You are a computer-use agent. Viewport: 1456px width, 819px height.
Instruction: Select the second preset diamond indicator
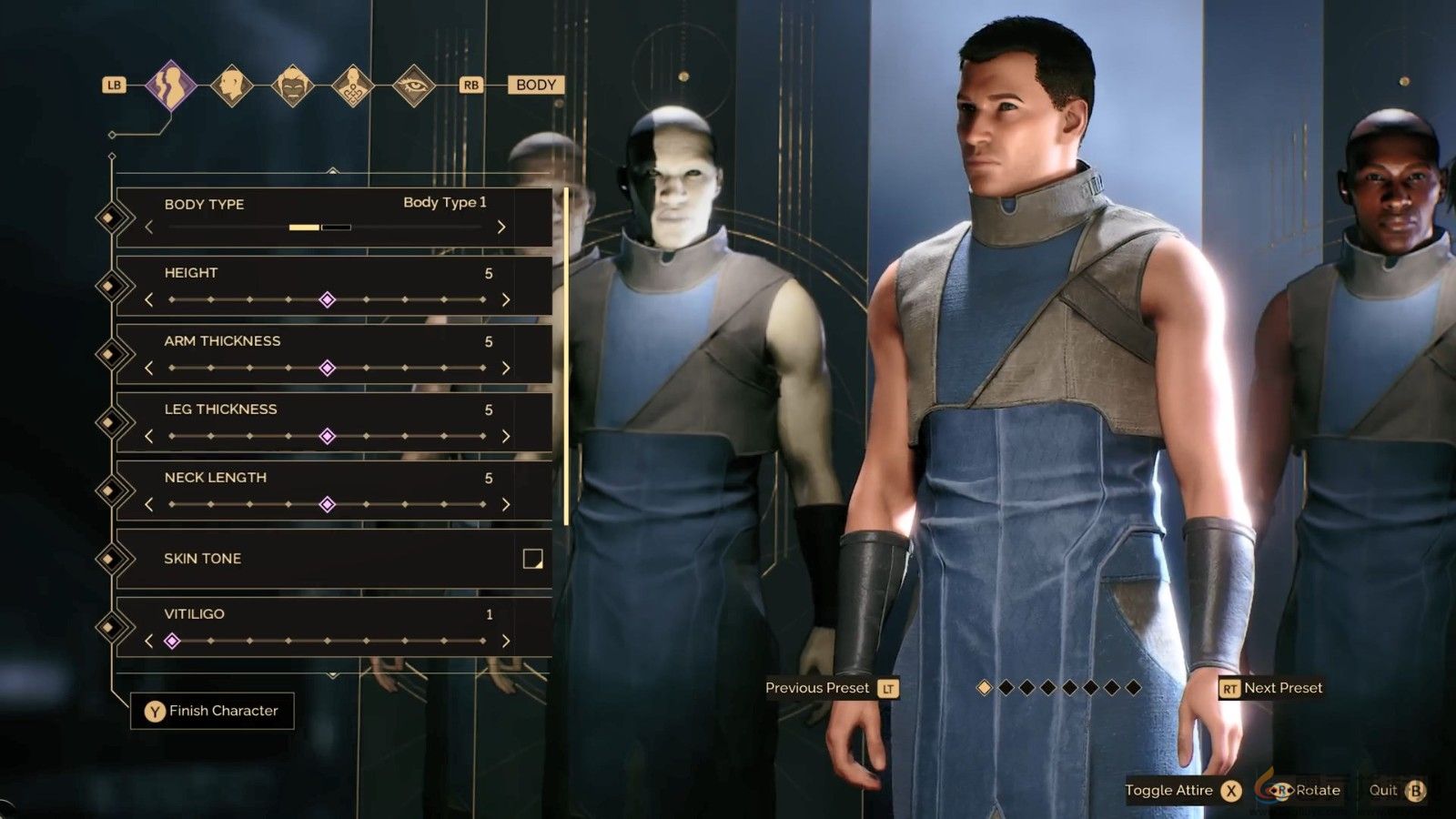click(1006, 689)
